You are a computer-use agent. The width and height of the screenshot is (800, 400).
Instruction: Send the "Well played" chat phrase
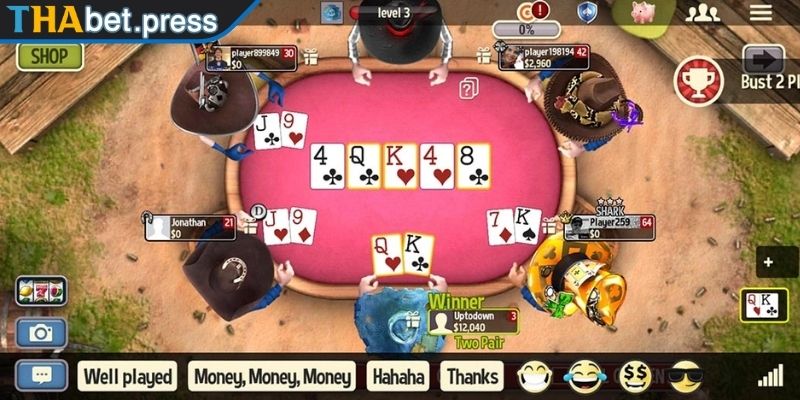pyautogui.click(x=128, y=377)
